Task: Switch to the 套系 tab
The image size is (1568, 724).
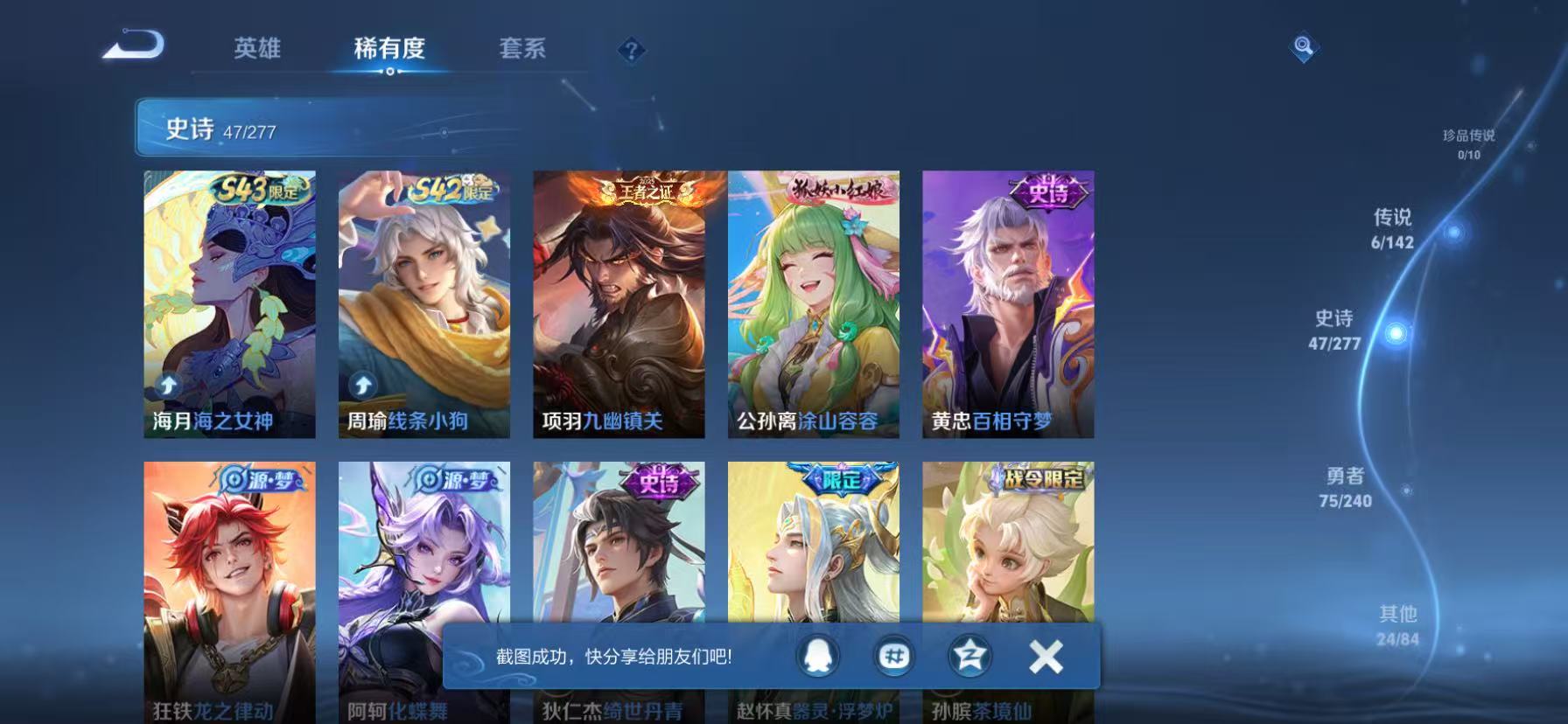Action: (x=522, y=50)
